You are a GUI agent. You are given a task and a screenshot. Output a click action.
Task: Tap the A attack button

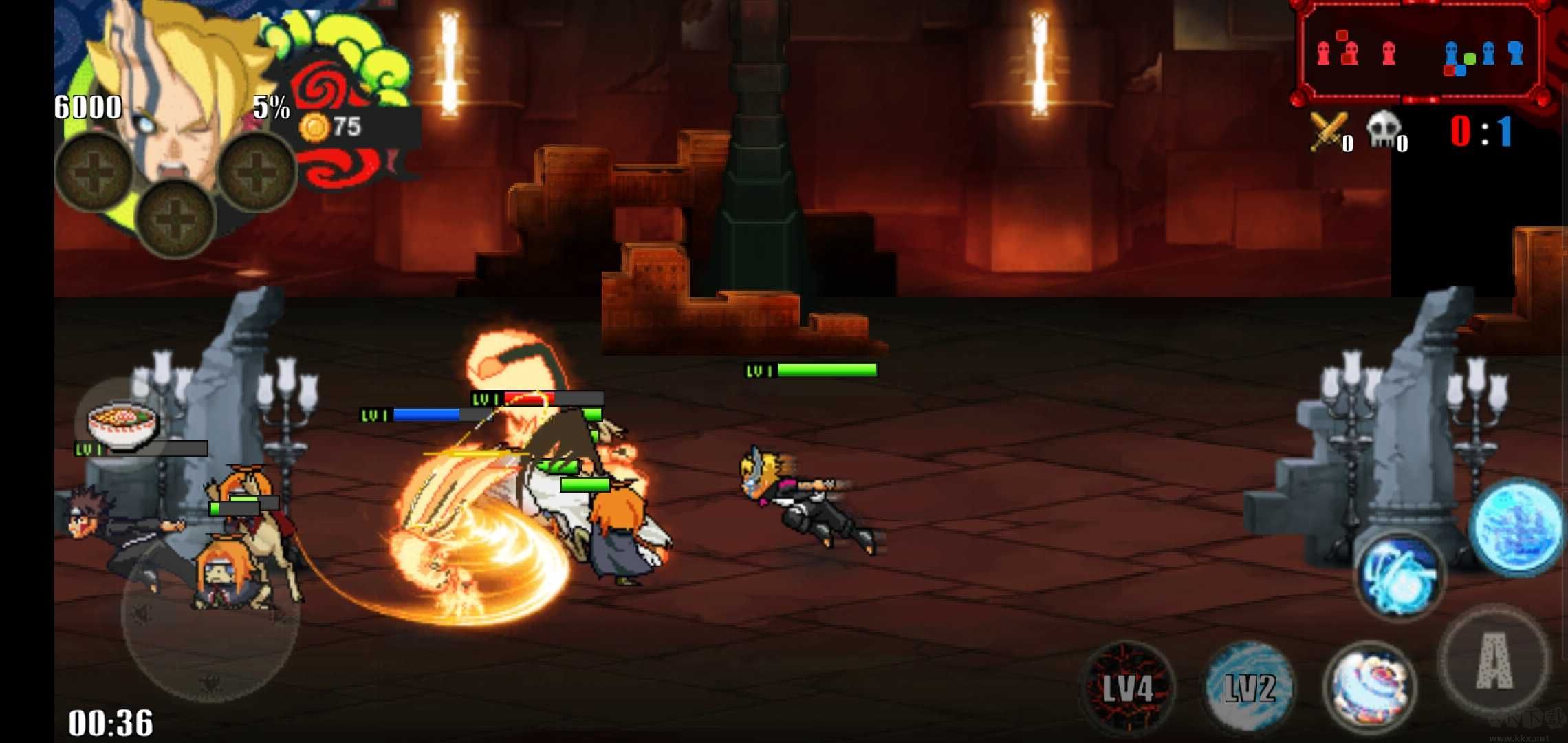(1494, 661)
